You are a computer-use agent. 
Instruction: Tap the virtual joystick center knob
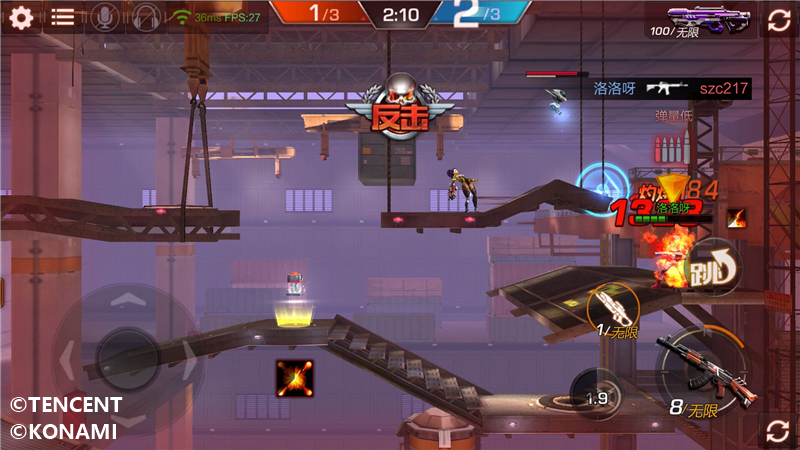[126, 354]
